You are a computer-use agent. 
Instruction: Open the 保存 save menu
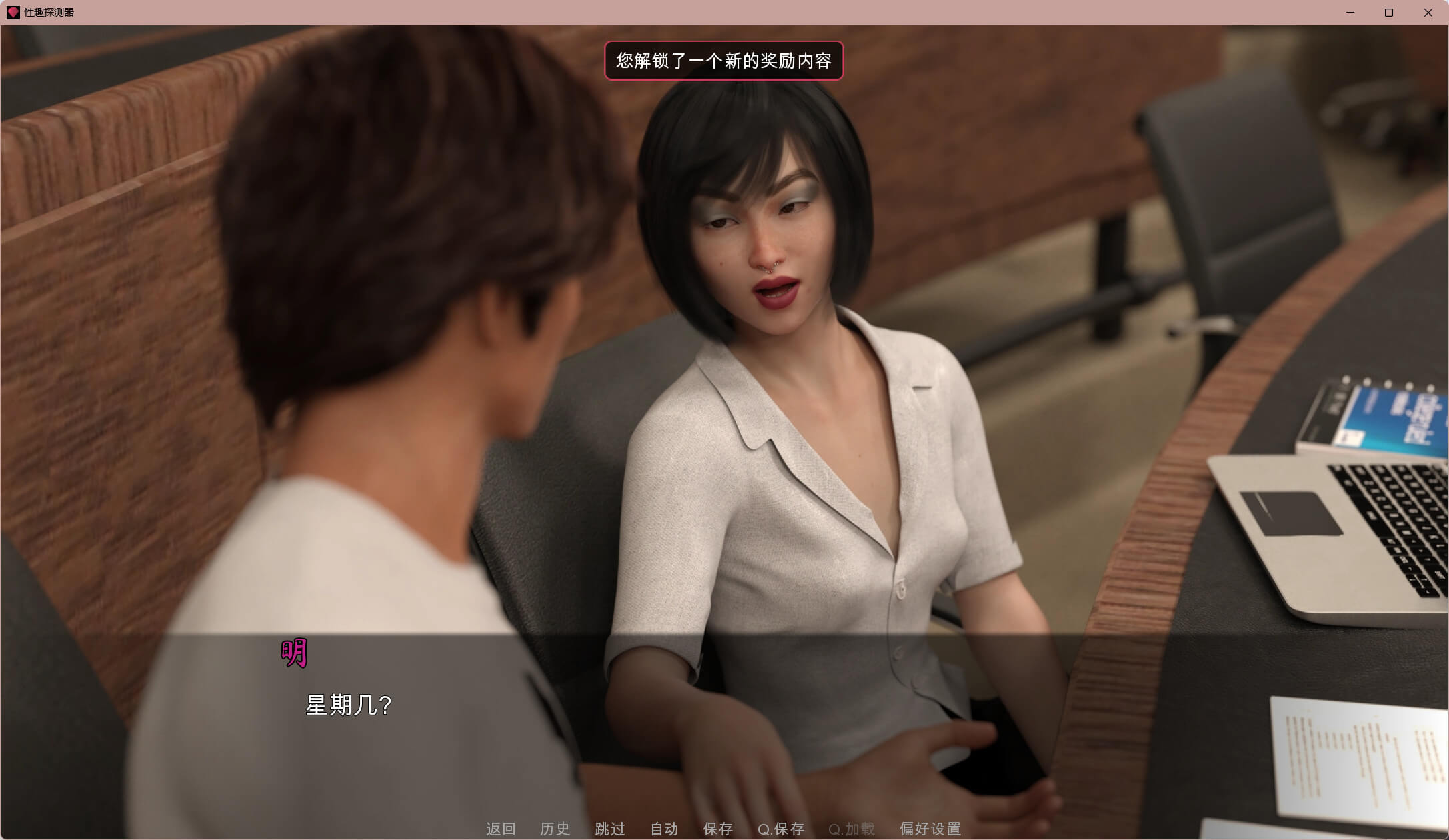point(718,829)
